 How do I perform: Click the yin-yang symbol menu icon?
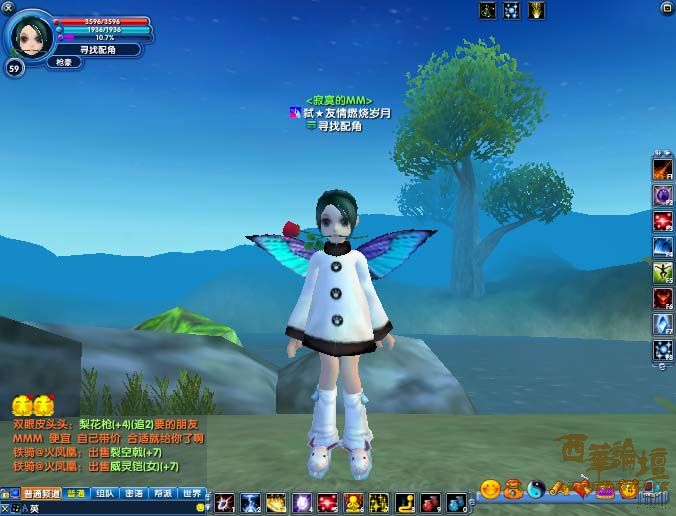click(537, 489)
